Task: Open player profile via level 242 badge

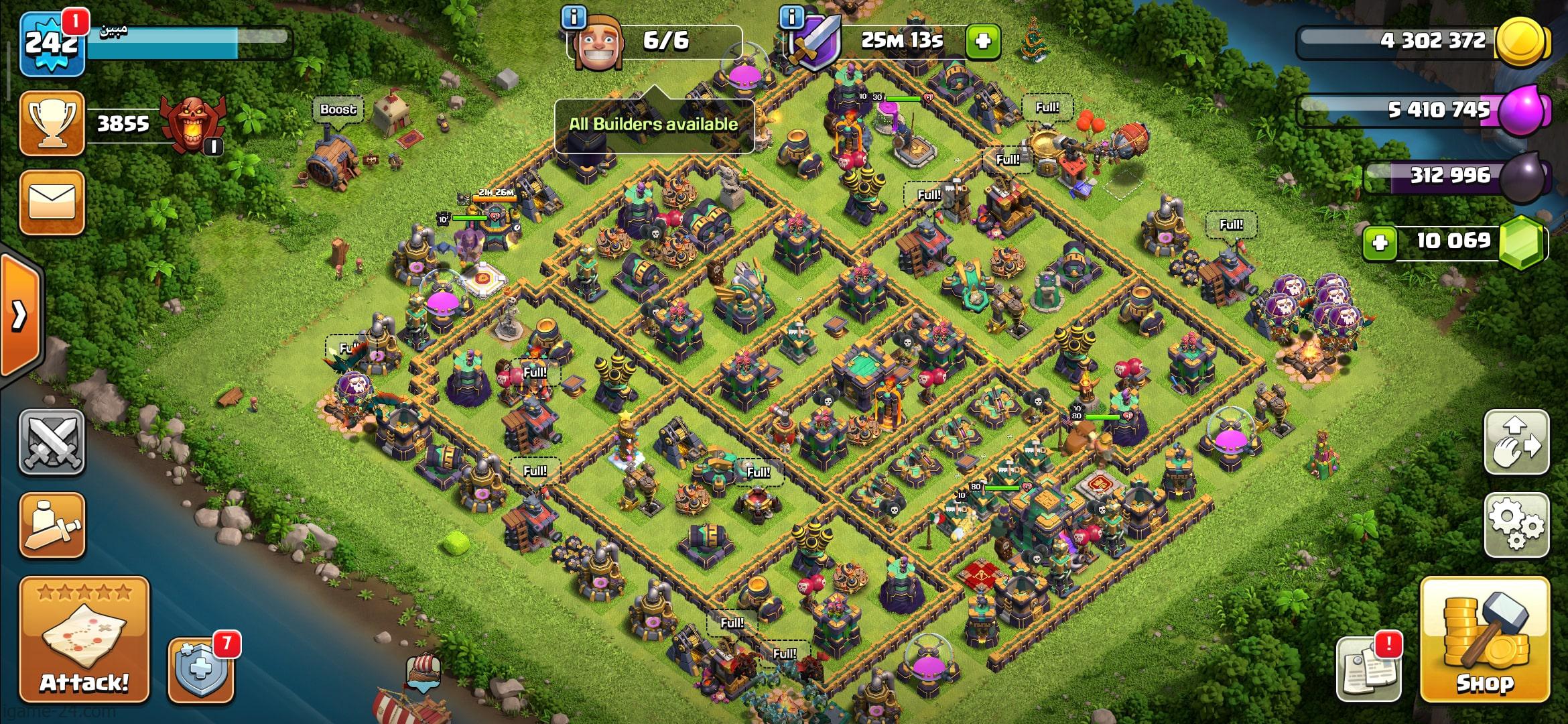Action: click(52, 44)
